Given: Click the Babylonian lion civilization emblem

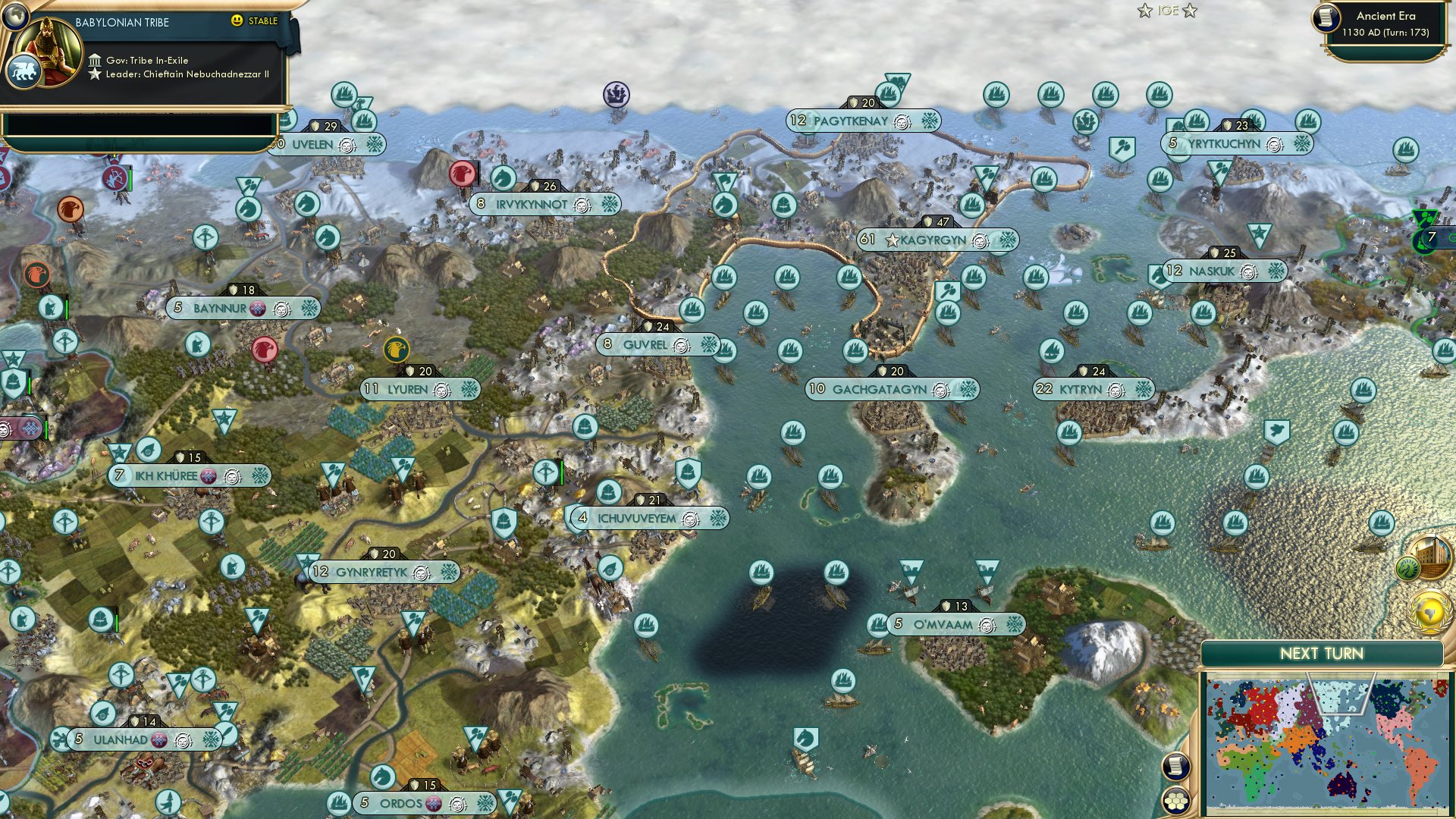Looking at the screenshot, I should pyautogui.click(x=25, y=70).
